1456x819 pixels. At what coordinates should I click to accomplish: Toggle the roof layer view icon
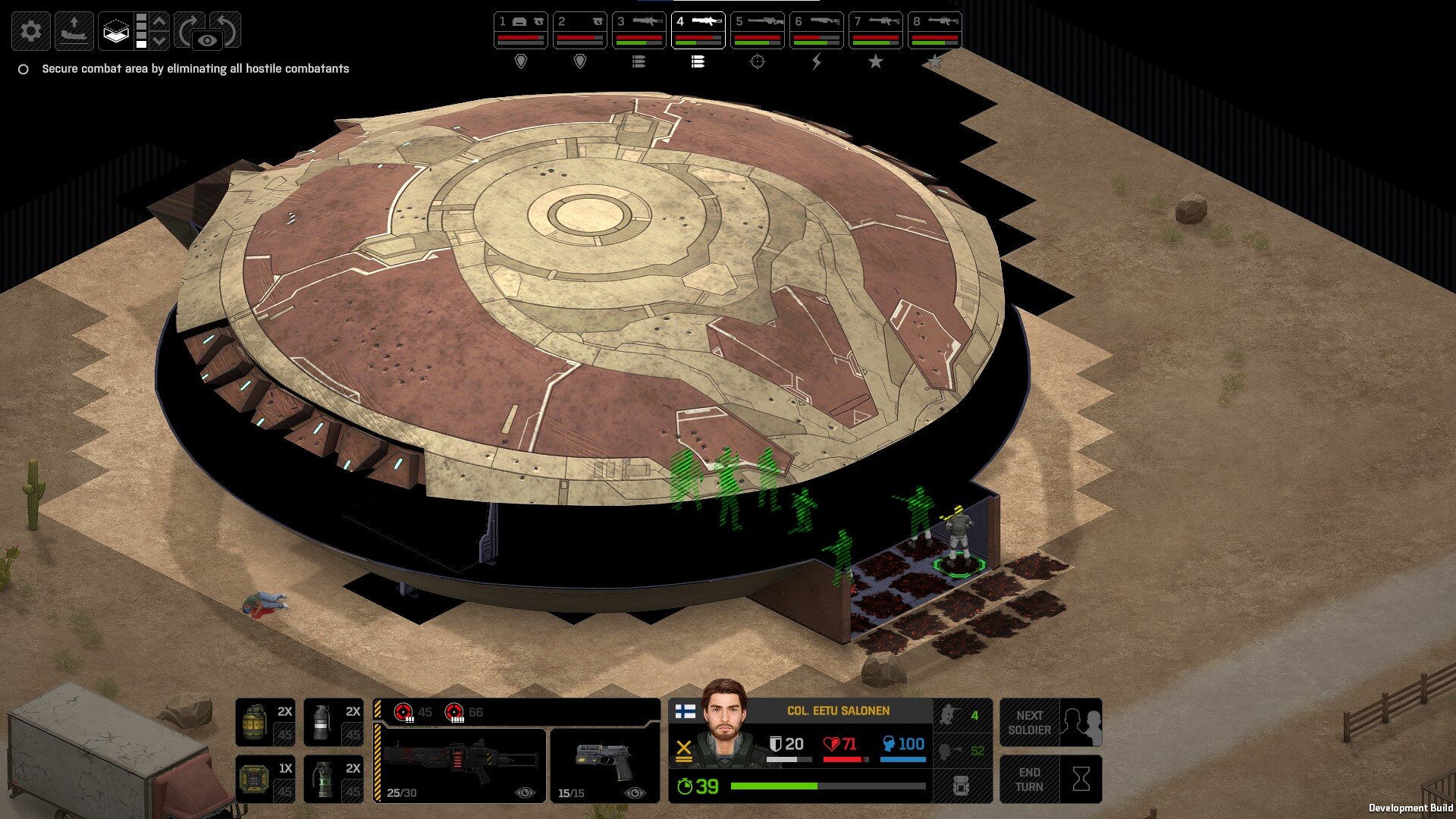click(x=116, y=31)
